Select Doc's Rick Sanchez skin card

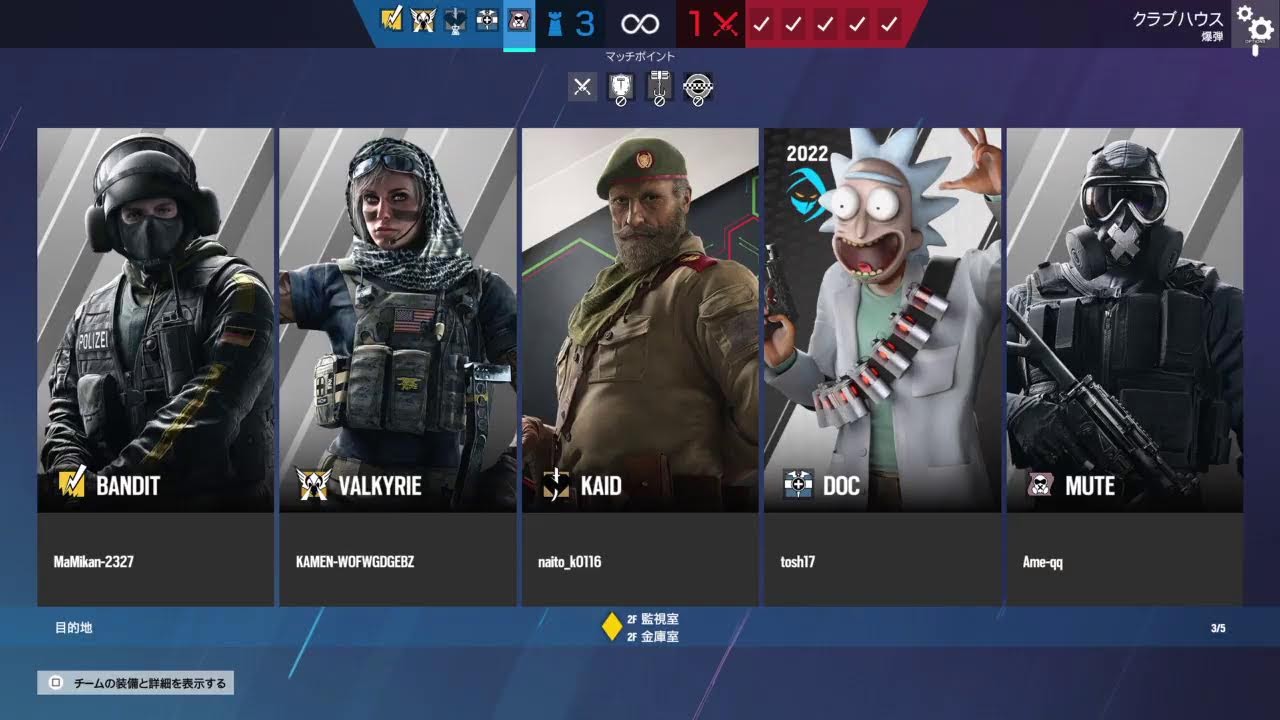coord(882,320)
